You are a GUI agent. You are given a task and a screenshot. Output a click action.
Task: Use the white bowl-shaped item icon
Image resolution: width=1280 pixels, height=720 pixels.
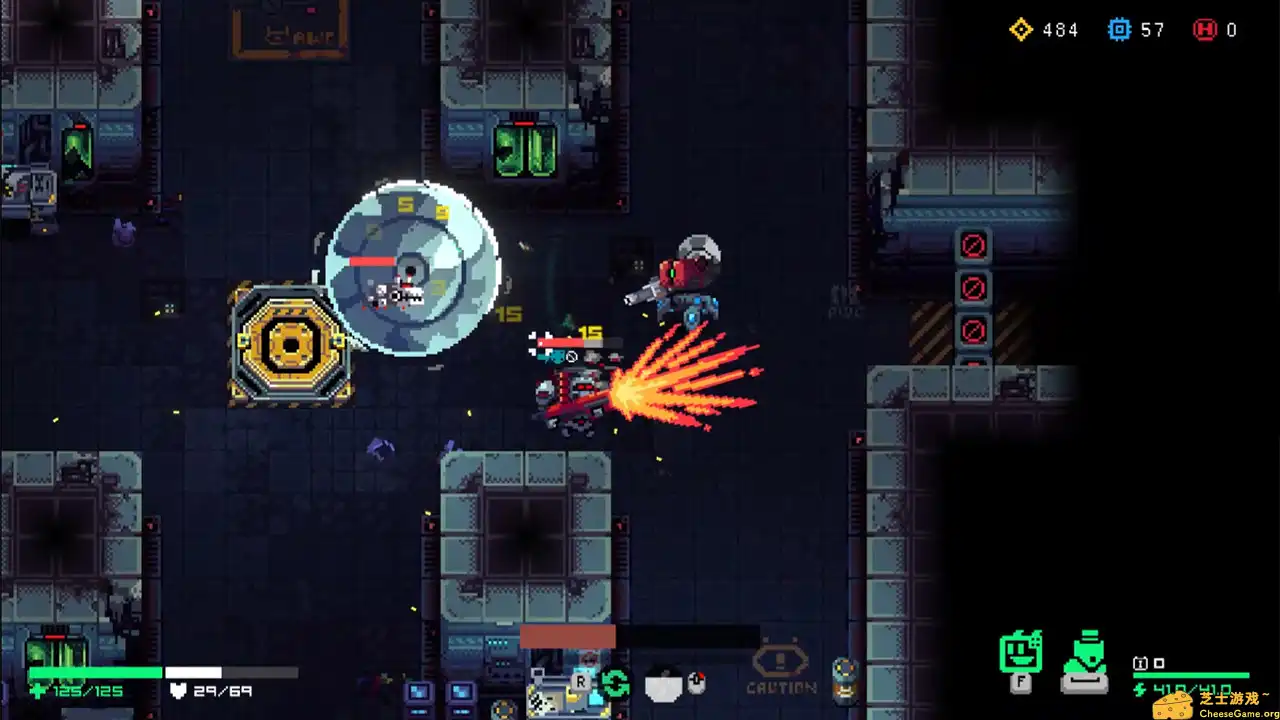[x=663, y=686]
